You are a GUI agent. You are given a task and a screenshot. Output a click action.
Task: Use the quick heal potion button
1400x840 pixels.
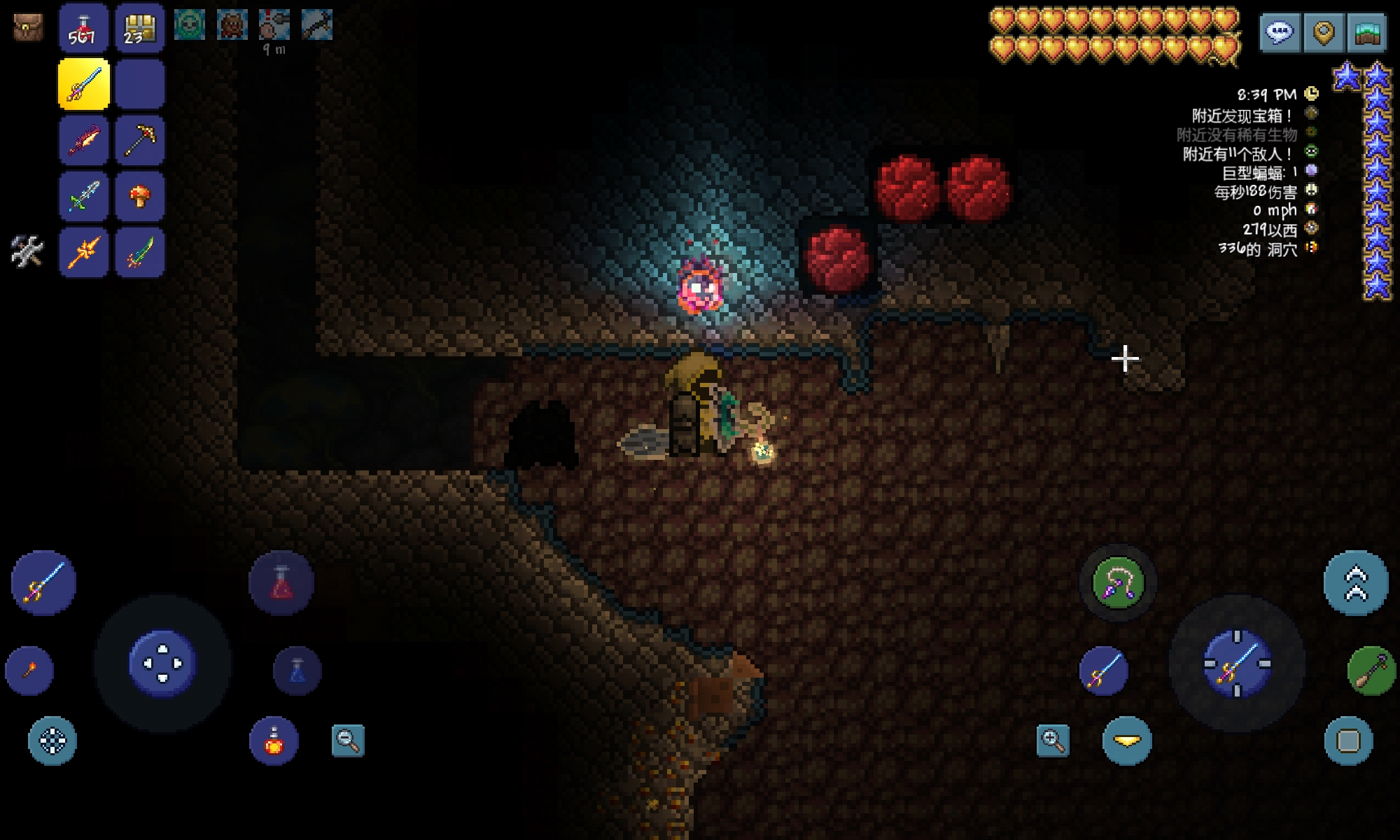coord(281,583)
